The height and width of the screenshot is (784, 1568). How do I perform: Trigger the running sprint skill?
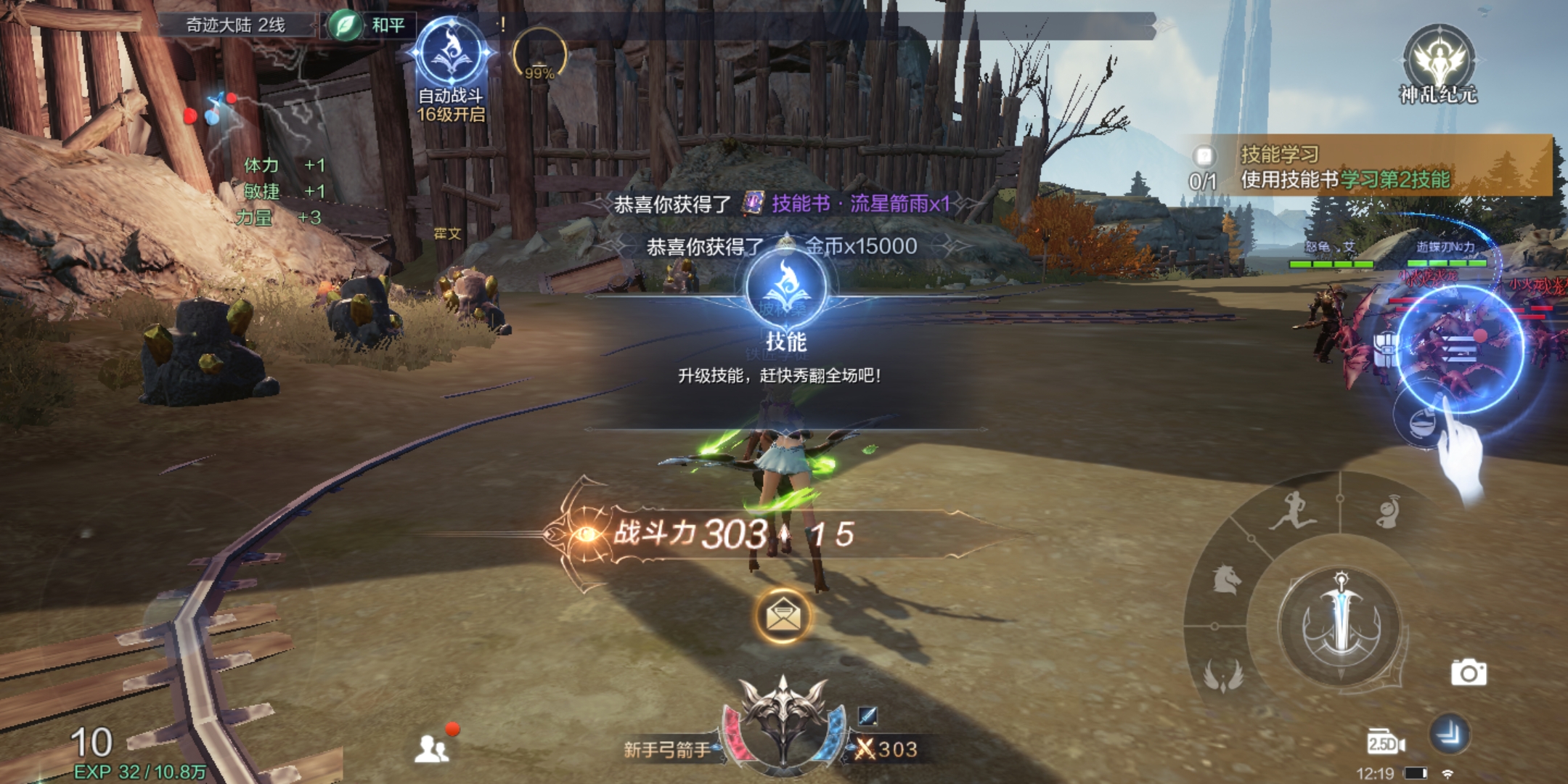pyautogui.click(x=1292, y=511)
